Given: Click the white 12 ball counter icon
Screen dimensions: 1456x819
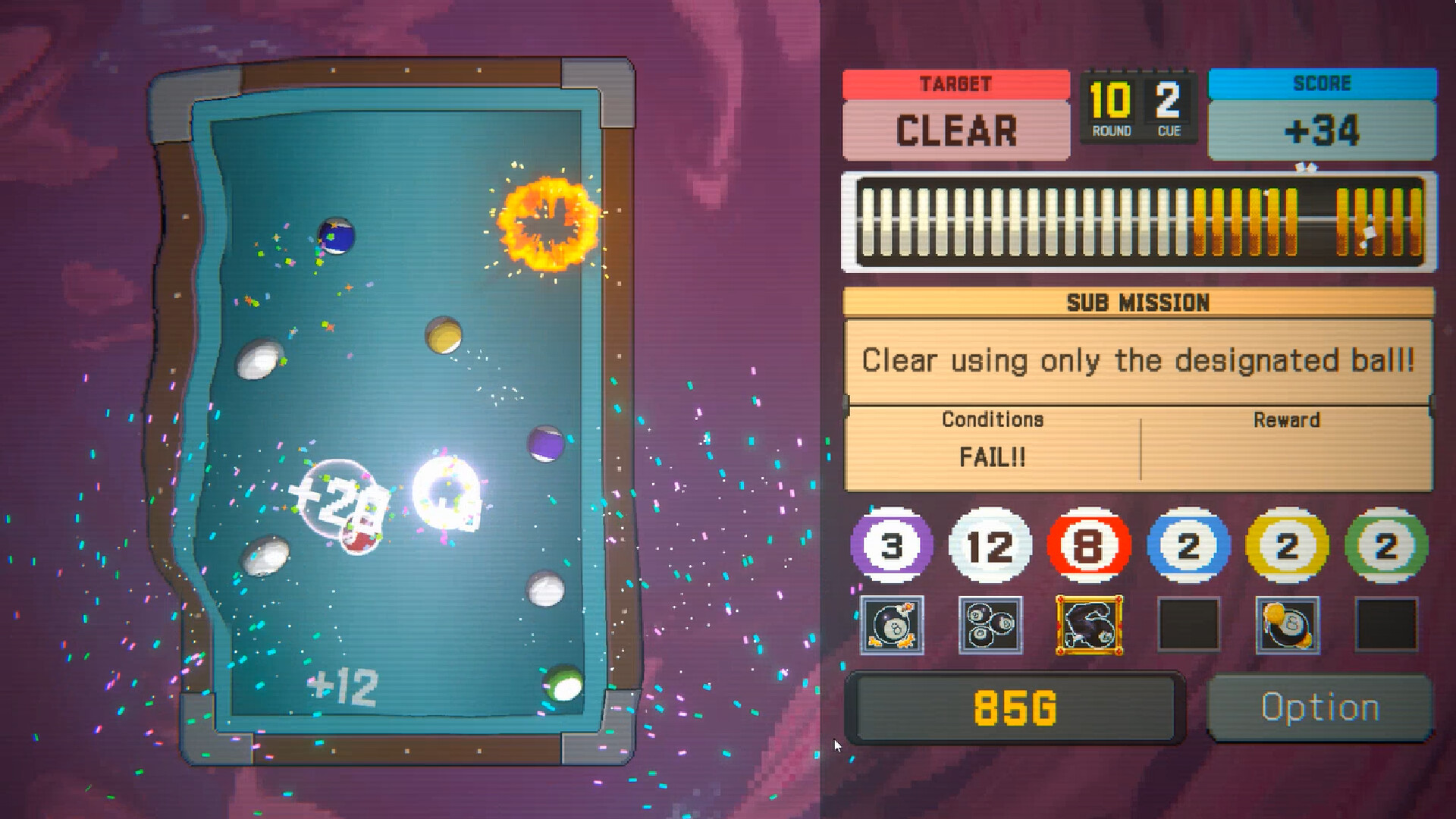Looking at the screenshot, I should [992, 544].
